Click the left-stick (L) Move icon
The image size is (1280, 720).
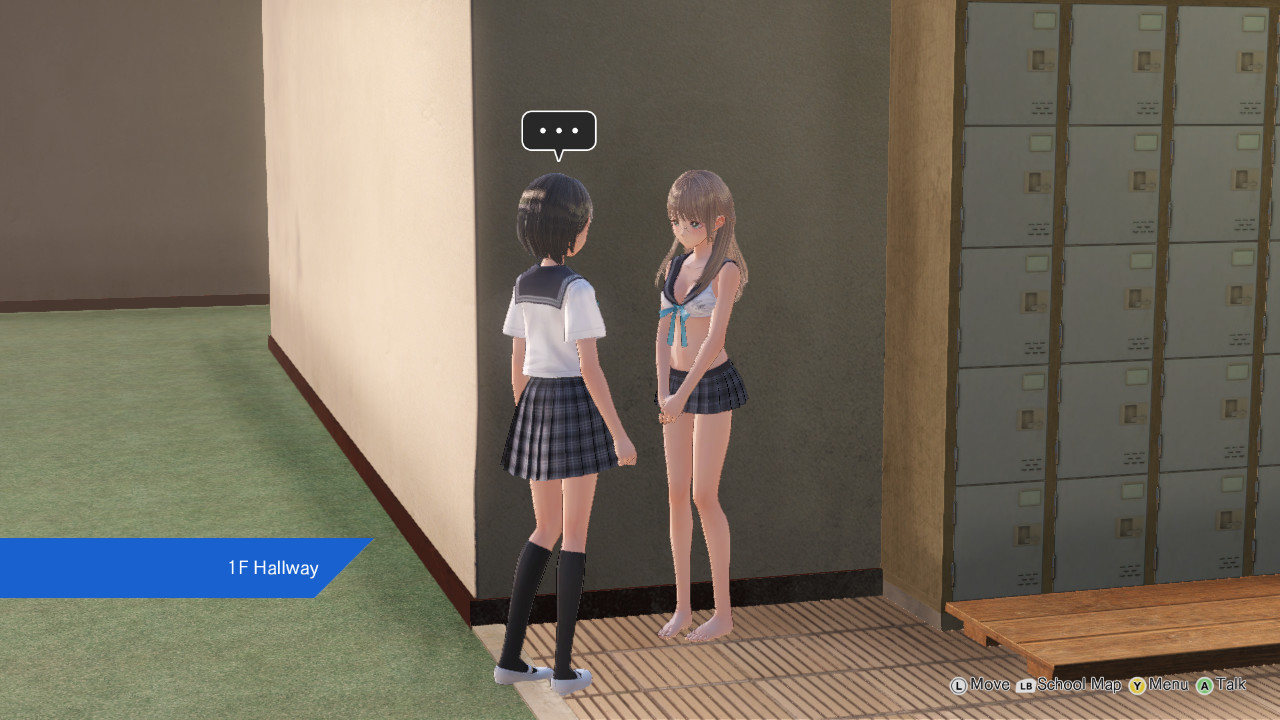(x=959, y=684)
